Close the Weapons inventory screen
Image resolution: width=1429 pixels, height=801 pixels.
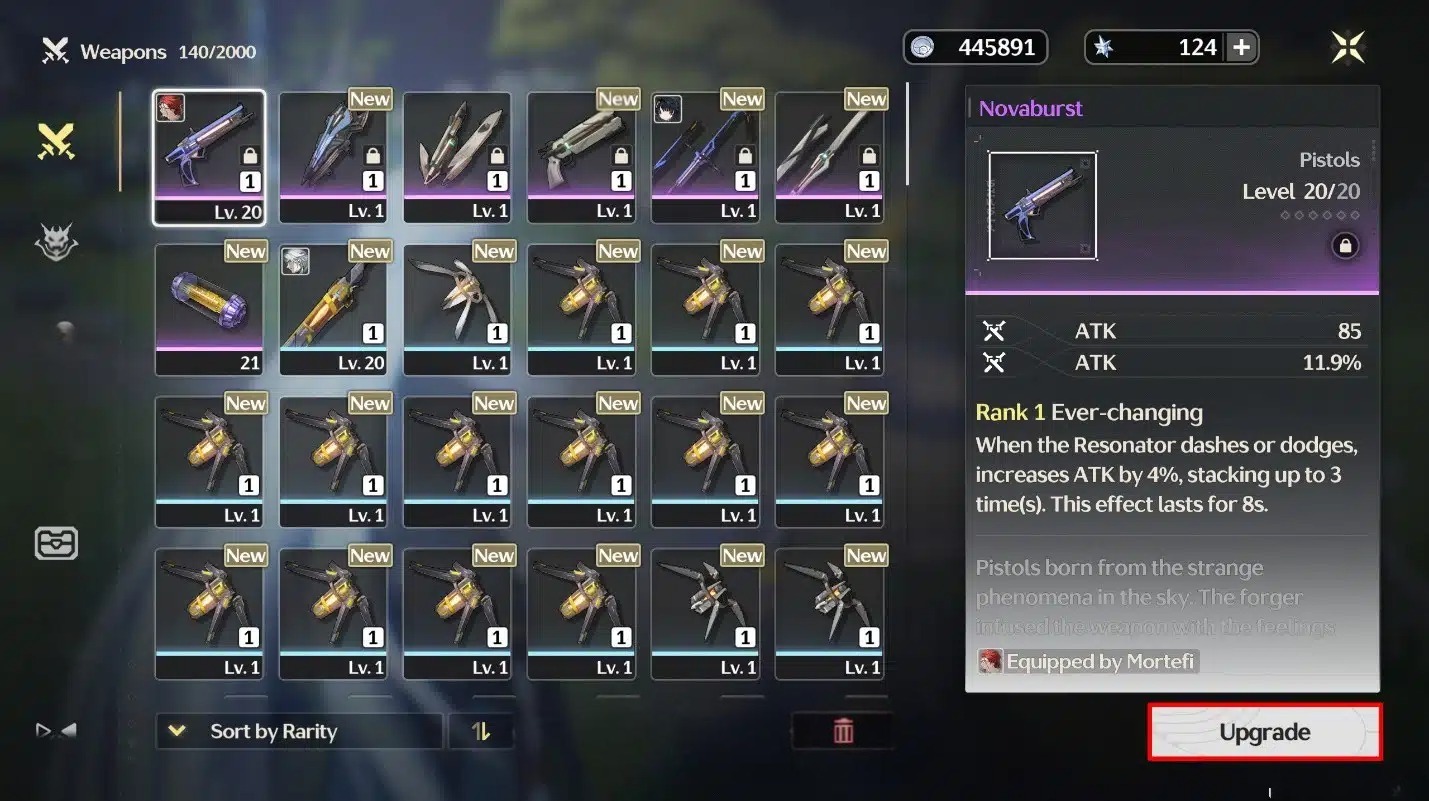pyautogui.click(x=1347, y=47)
